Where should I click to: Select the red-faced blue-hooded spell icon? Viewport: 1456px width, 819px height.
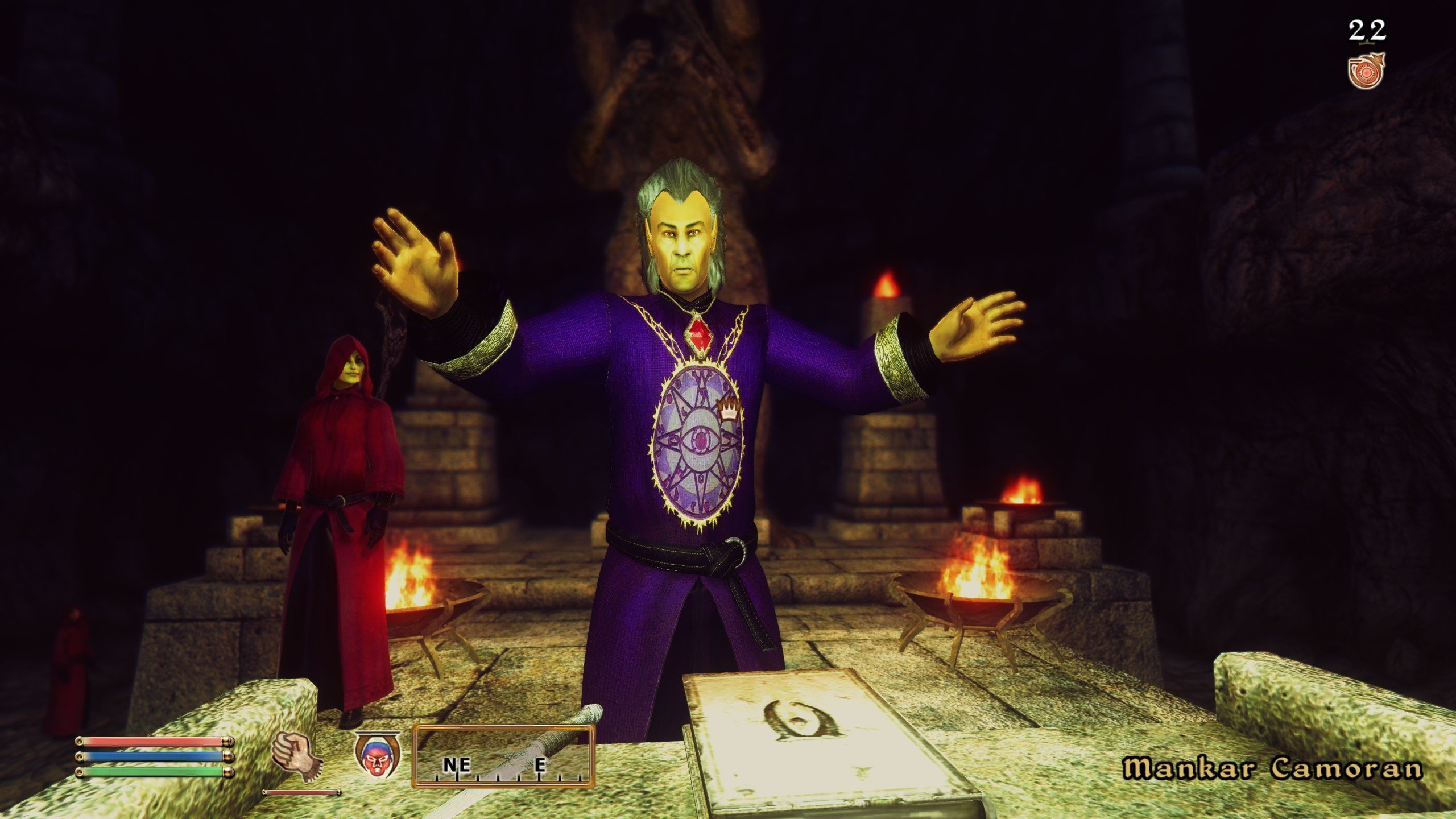(377, 755)
